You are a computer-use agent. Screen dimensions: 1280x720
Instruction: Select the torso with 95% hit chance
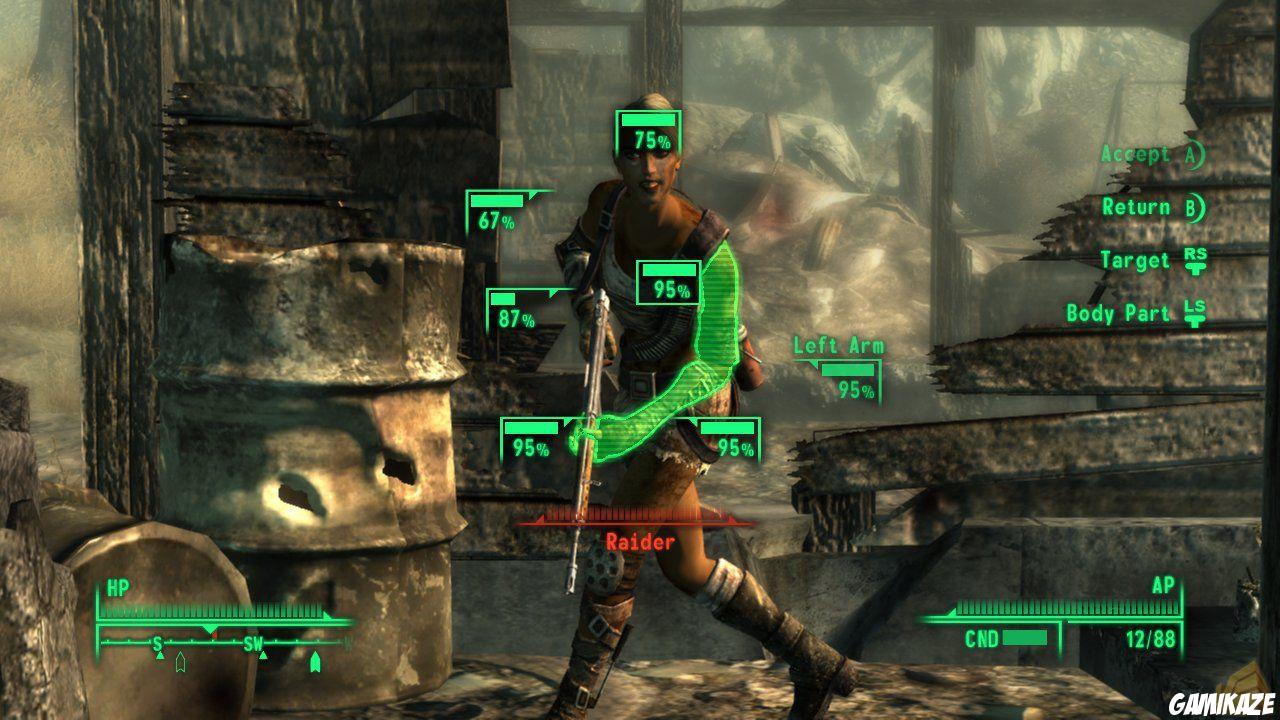[x=667, y=283]
